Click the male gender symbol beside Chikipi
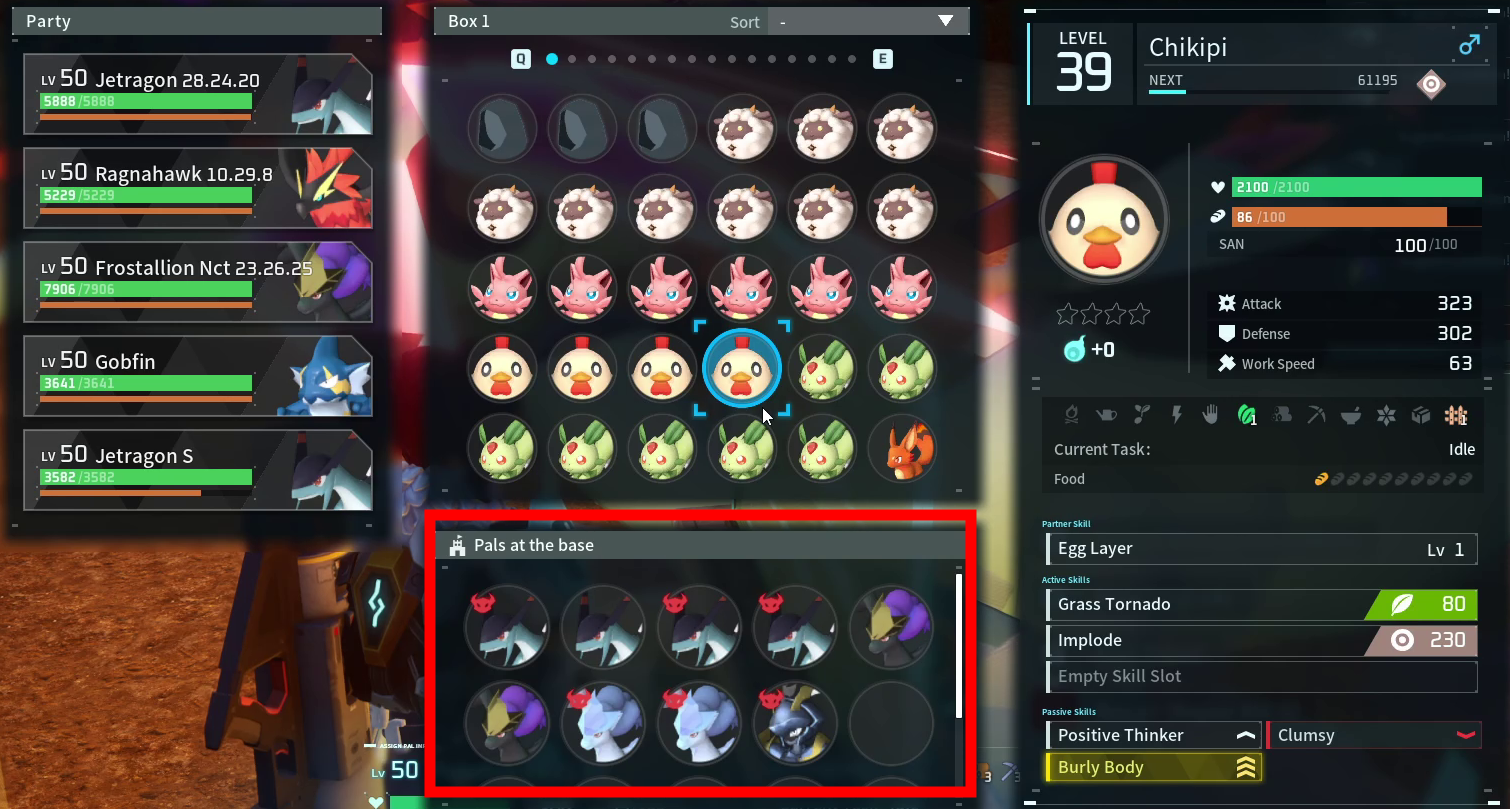The height and width of the screenshot is (809, 1510). pos(1469,45)
